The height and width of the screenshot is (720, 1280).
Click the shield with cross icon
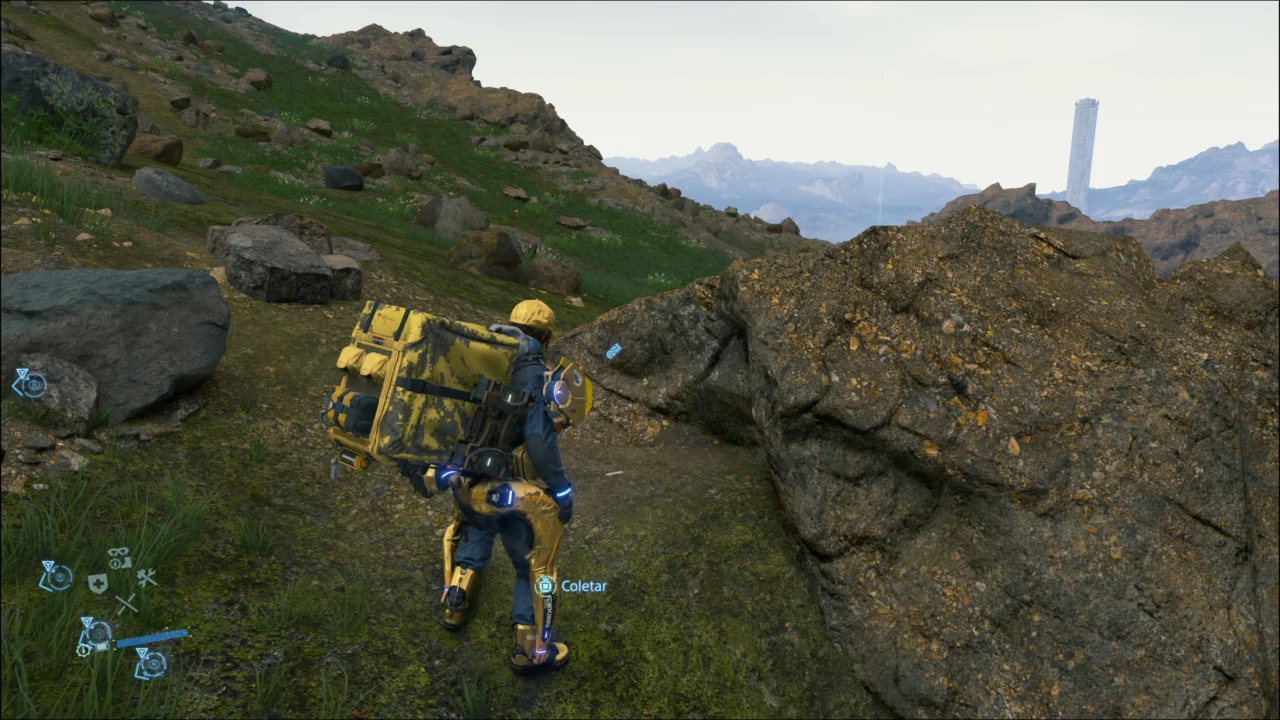(97, 584)
